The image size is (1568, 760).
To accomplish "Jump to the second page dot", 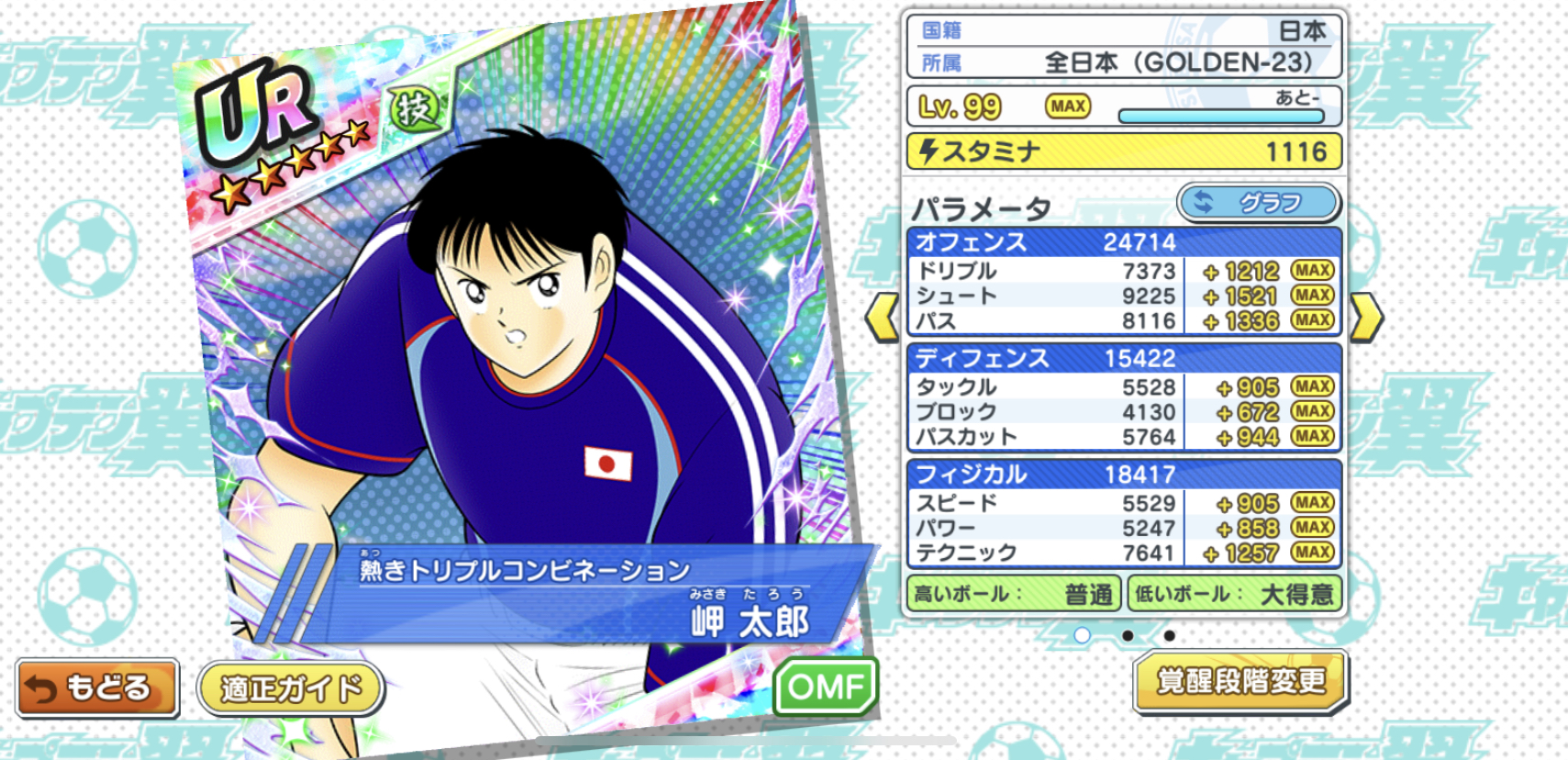I will (x=1127, y=635).
